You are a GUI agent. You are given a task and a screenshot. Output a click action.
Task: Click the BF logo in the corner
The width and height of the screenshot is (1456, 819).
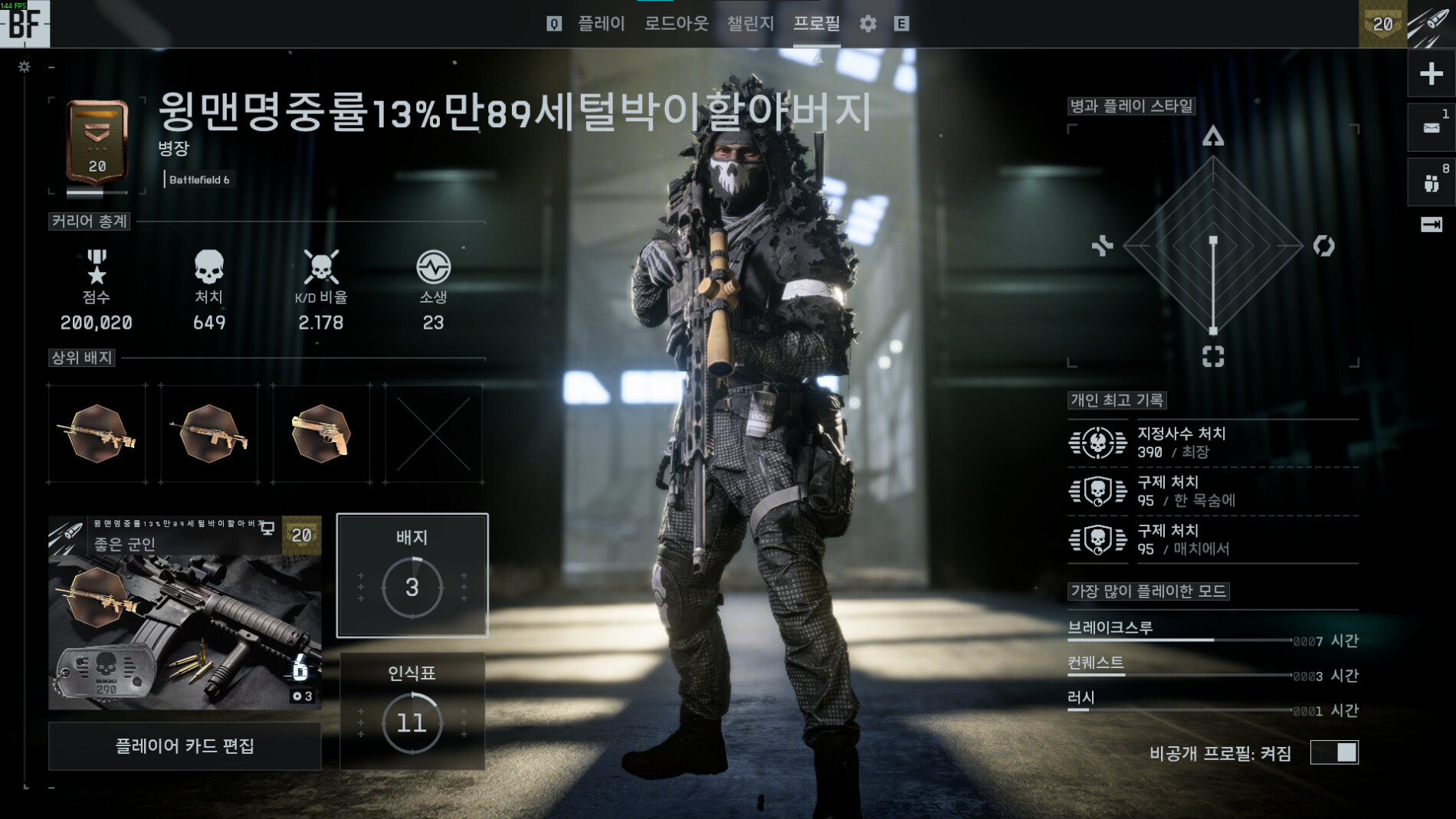tap(25, 24)
